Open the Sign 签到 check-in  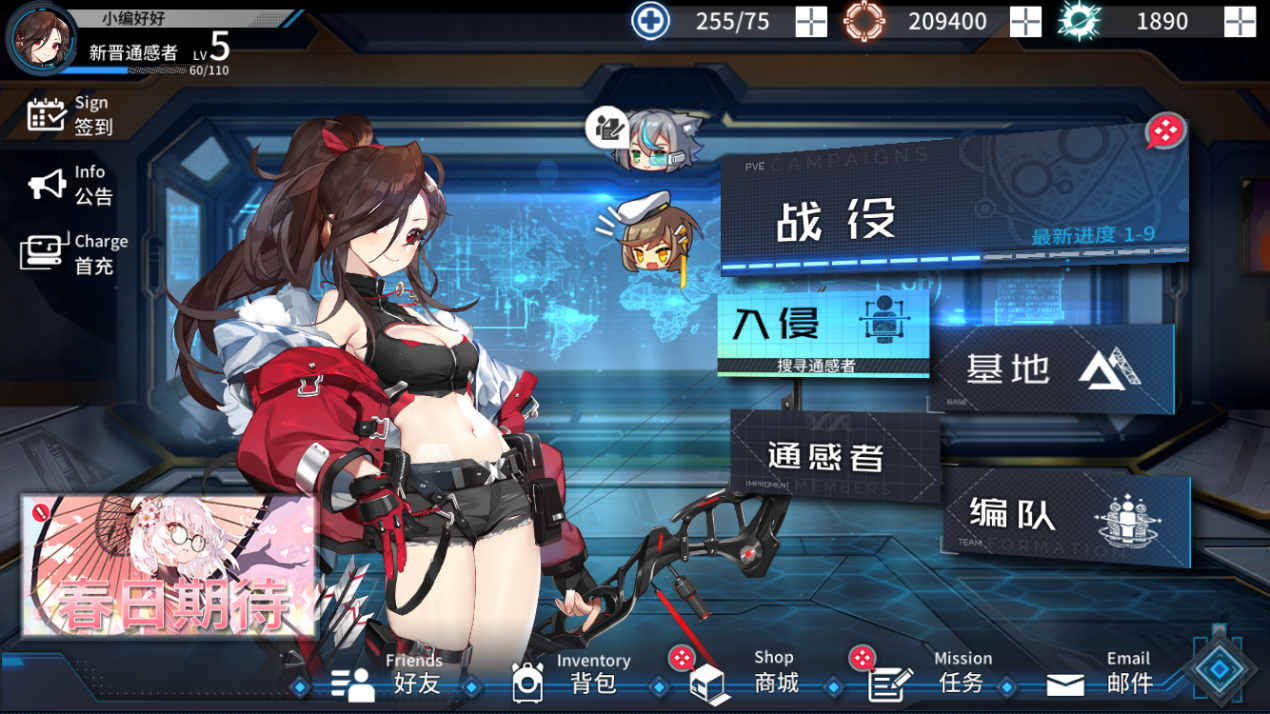click(x=71, y=115)
